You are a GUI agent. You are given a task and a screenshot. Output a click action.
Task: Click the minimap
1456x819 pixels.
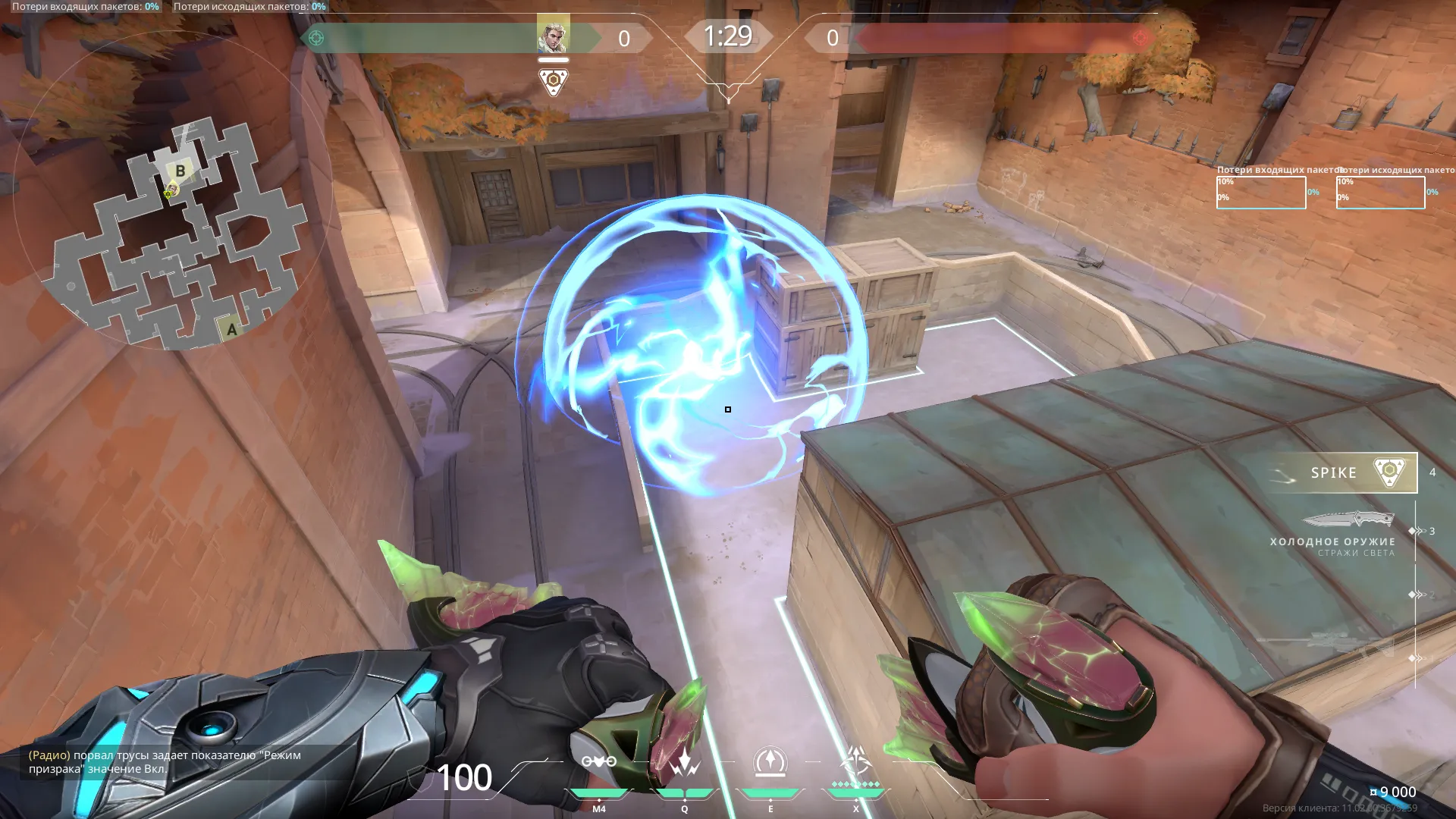pyautogui.click(x=173, y=235)
